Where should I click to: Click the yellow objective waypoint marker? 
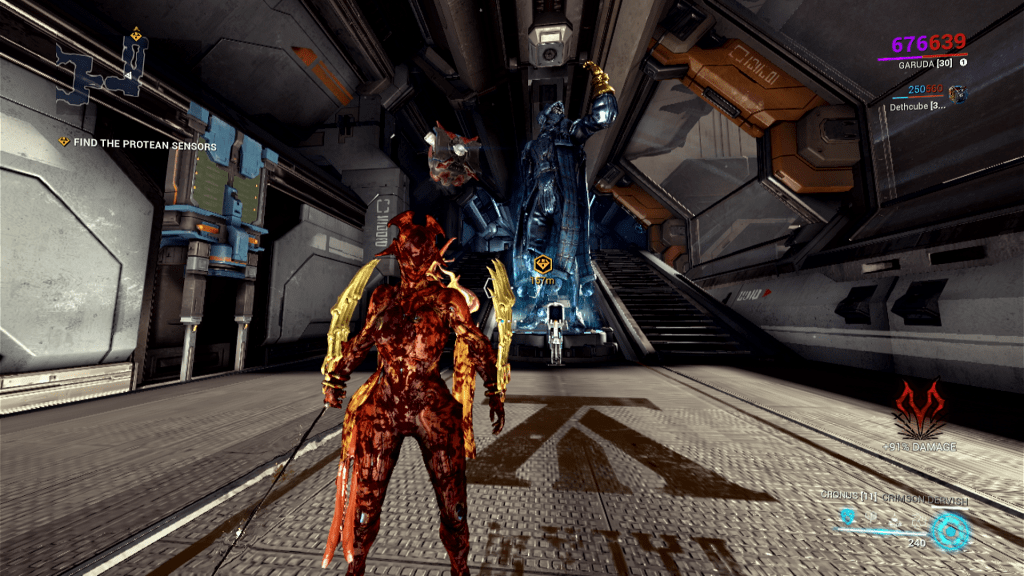tap(542, 264)
